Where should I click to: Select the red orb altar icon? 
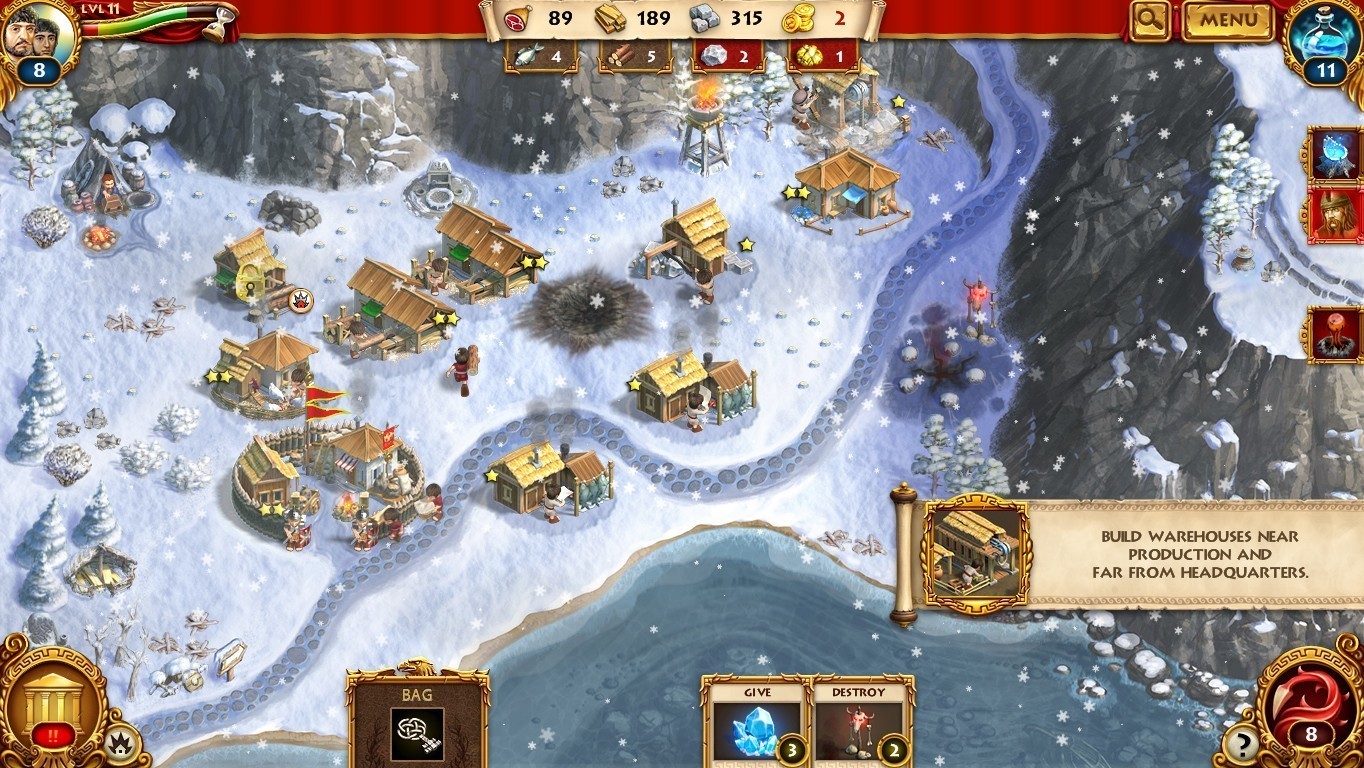coord(1335,334)
